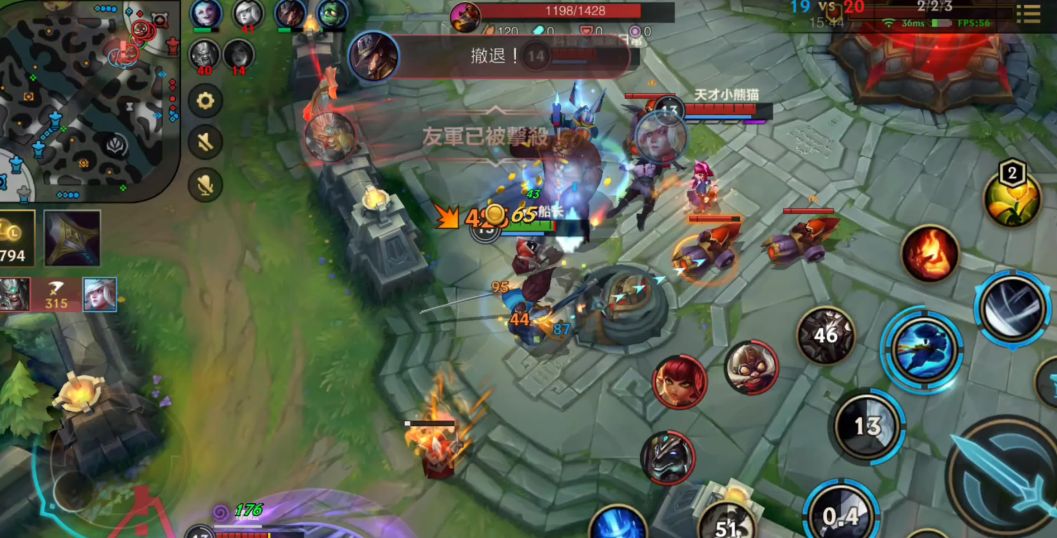Image resolution: width=1057 pixels, height=538 pixels.
Task: Select the dead ally portrait showing 40
Action: pyautogui.click(x=204, y=56)
